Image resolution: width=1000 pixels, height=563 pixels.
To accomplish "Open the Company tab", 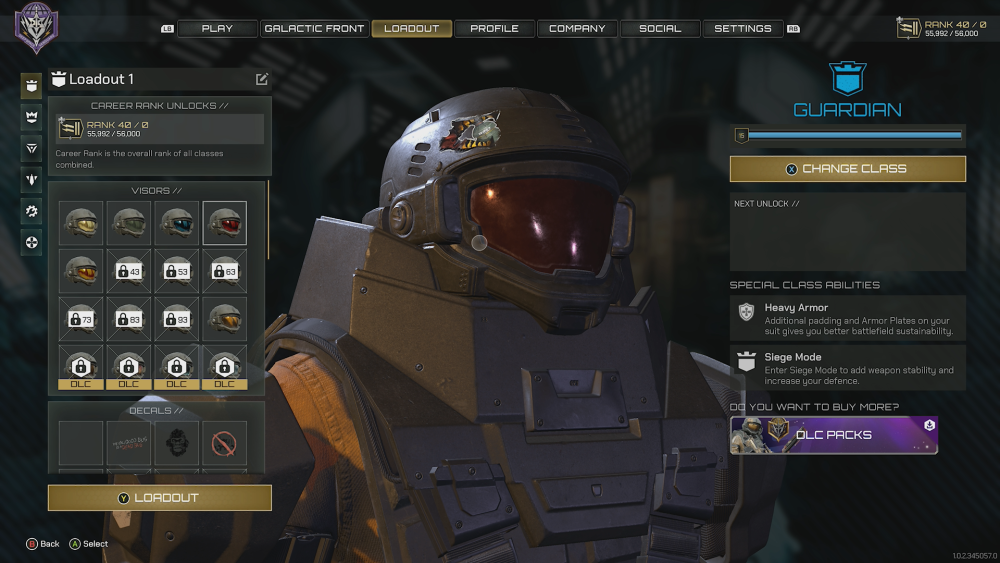I will tap(577, 29).
